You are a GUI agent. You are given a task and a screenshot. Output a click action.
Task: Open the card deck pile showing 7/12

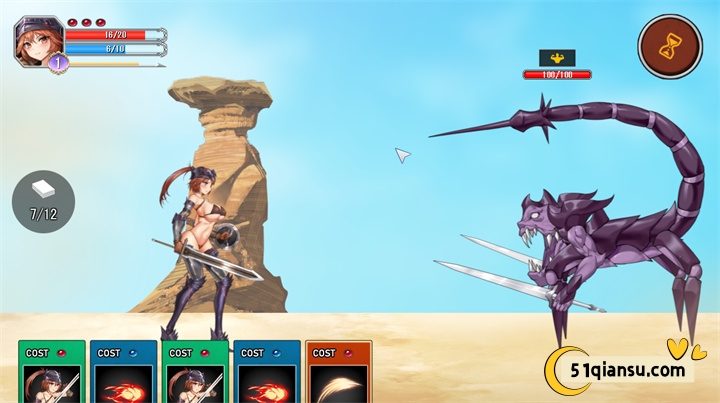(x=43, y=201)
